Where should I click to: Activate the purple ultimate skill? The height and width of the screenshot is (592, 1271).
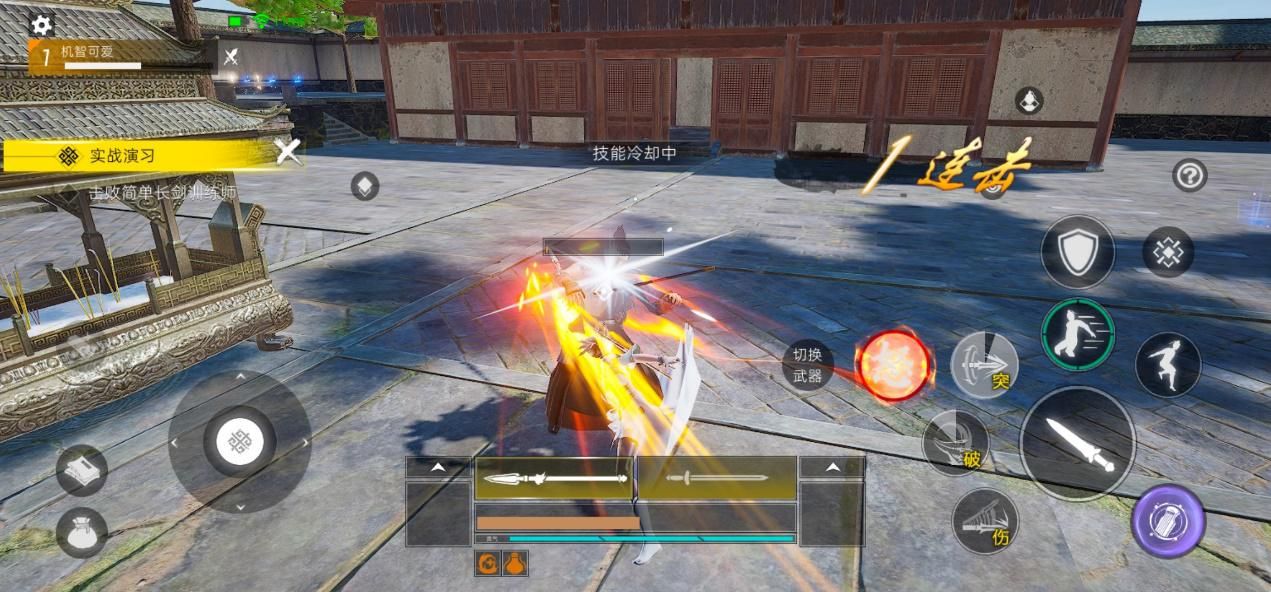coord(1168,521)
